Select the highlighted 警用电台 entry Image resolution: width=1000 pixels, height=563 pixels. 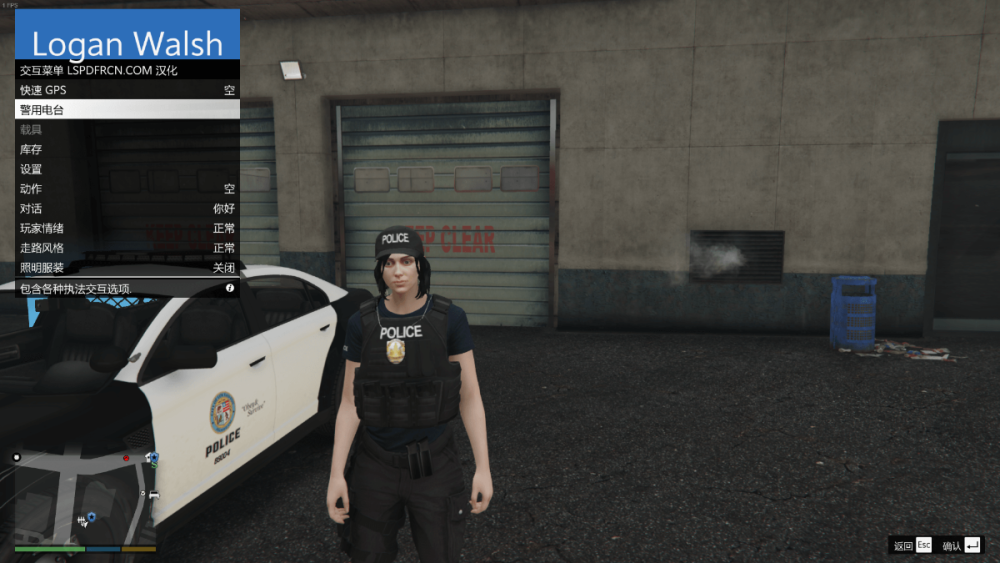pyautogui.click(x=127, y=110)
